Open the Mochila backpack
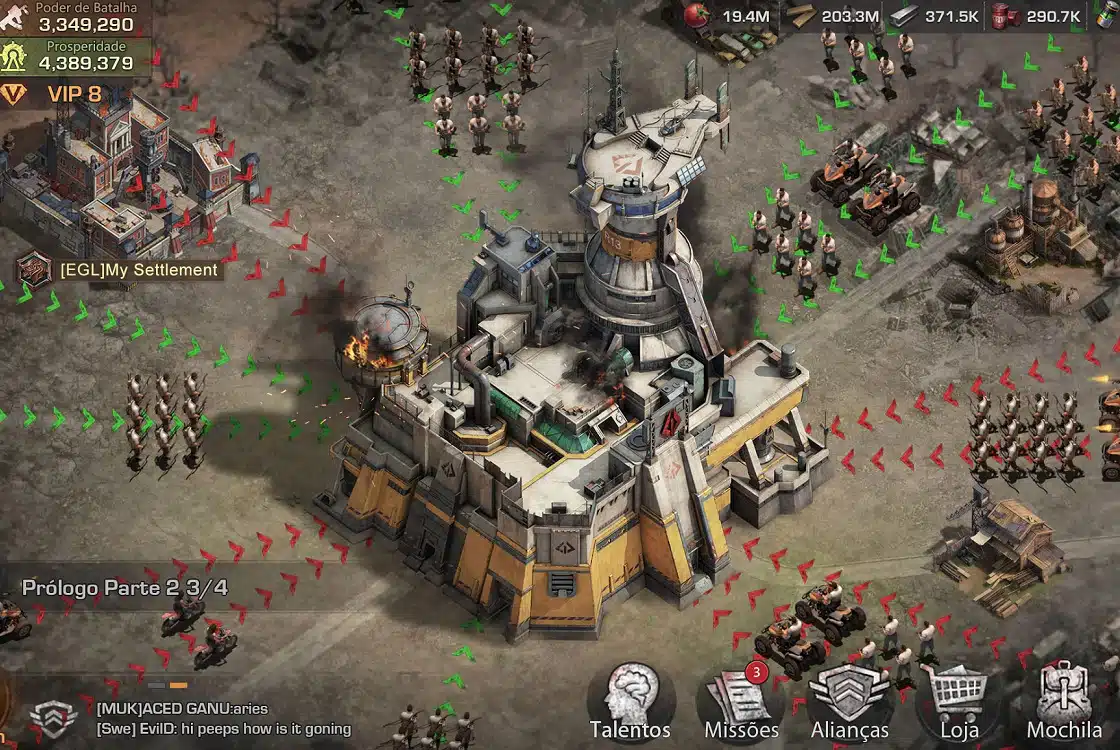The height and width of the screenshot is (750, 1120). [x=1064, y=702]
